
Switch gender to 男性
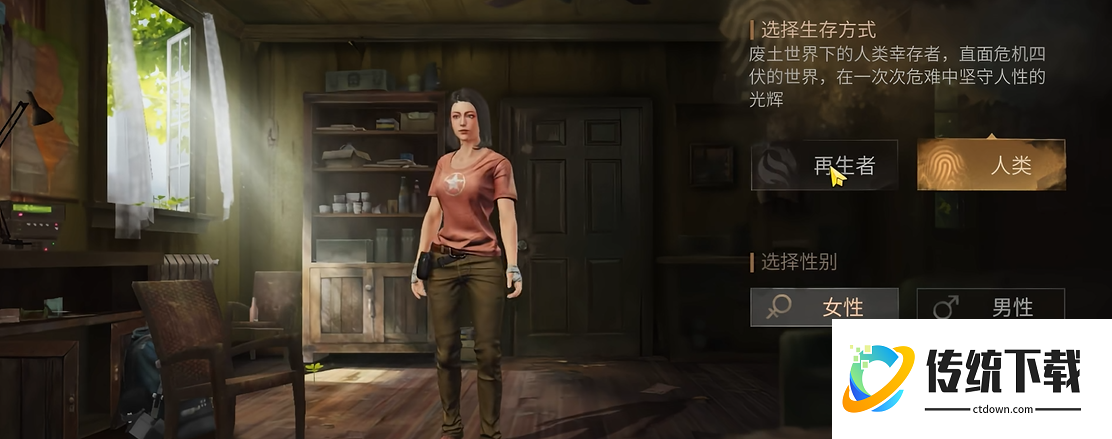click(x=990, y=306)
